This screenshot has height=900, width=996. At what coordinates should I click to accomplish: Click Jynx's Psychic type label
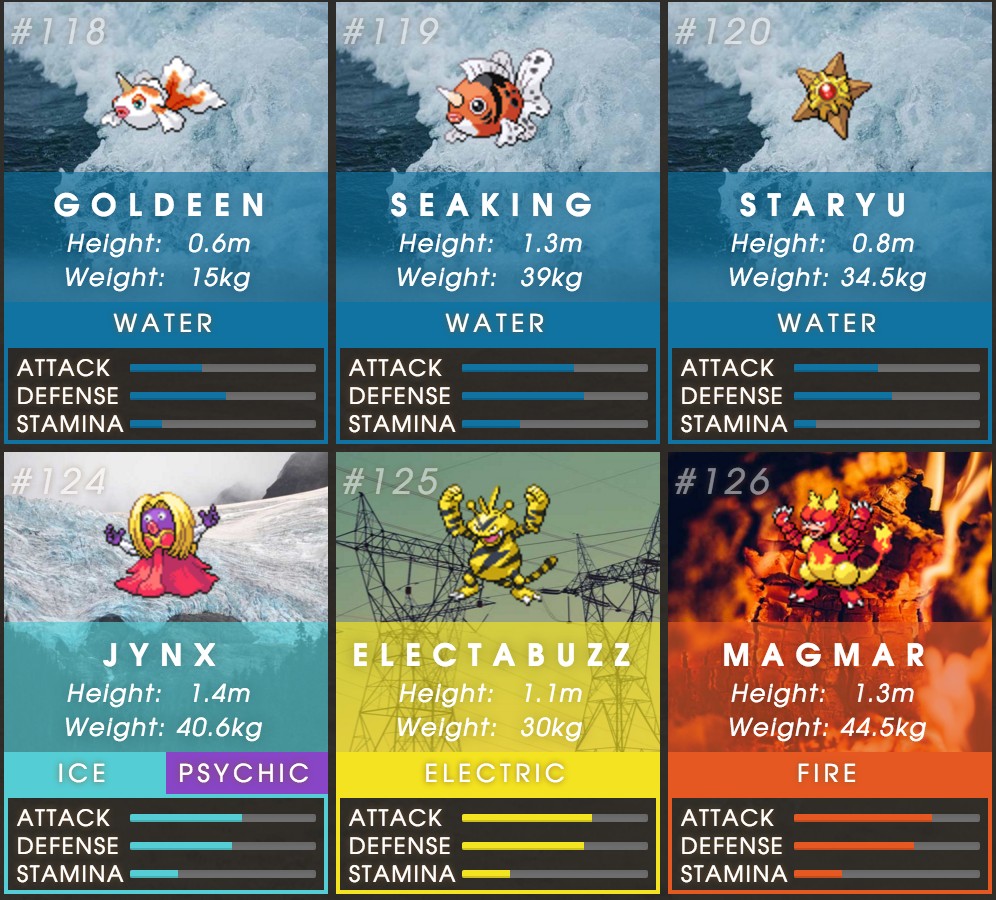pos(246,773)
